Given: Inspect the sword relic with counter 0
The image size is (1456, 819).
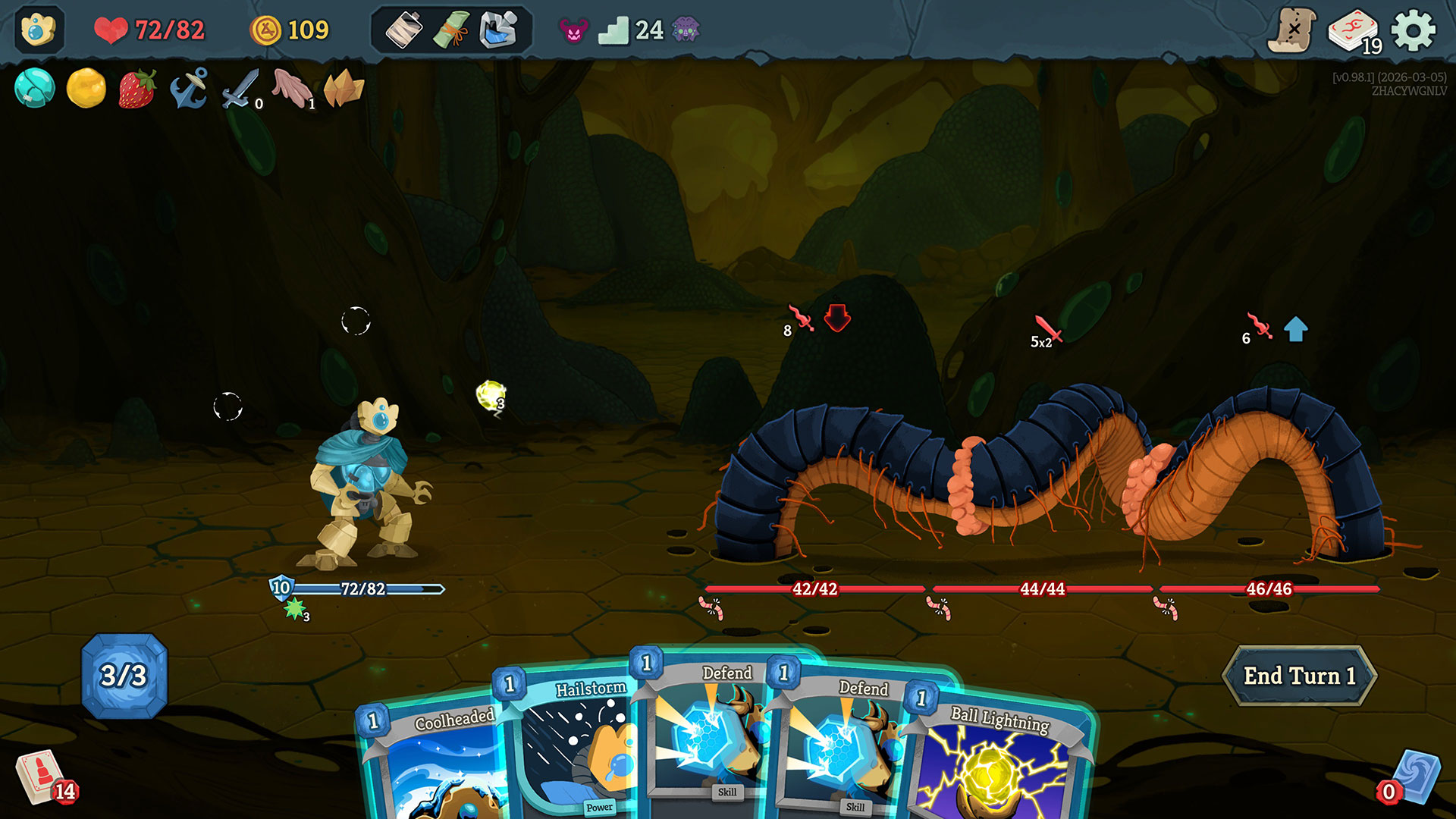Looking at the screenshot, I should pos(240,89).
